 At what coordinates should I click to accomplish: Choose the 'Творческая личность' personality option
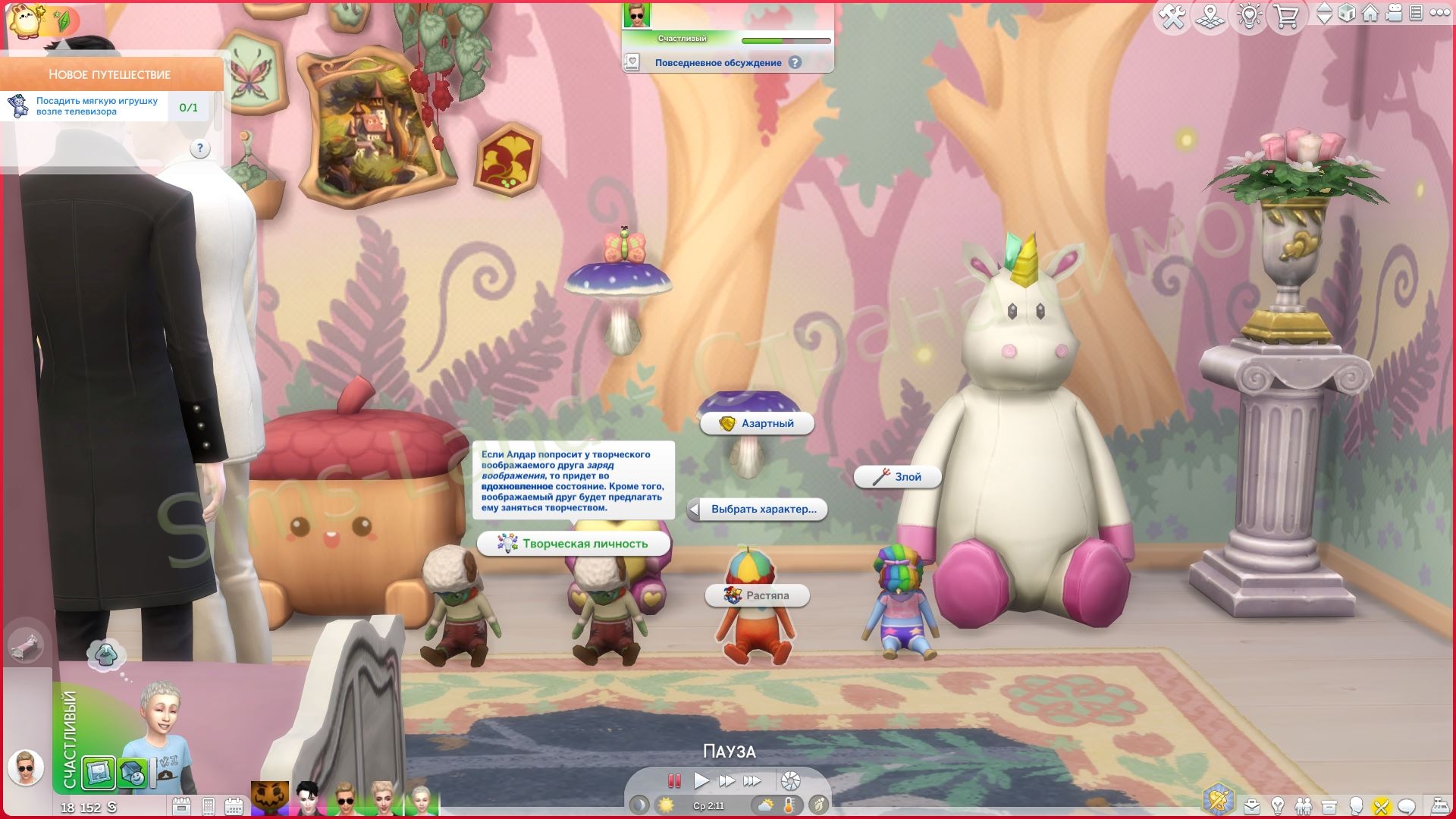tap(574, 544)
